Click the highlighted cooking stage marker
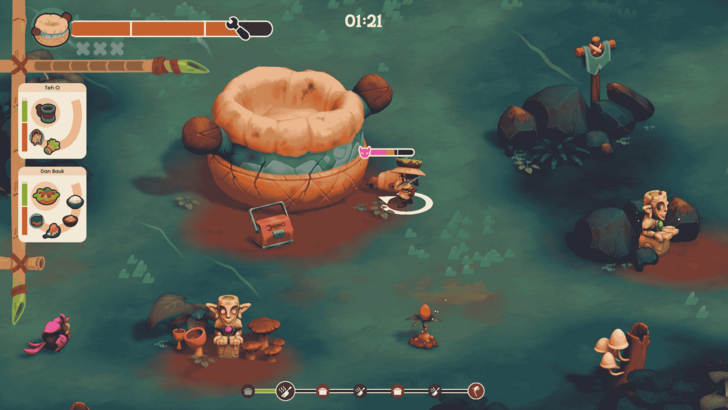This screenshot has width=728, height=410. [285, 390]
